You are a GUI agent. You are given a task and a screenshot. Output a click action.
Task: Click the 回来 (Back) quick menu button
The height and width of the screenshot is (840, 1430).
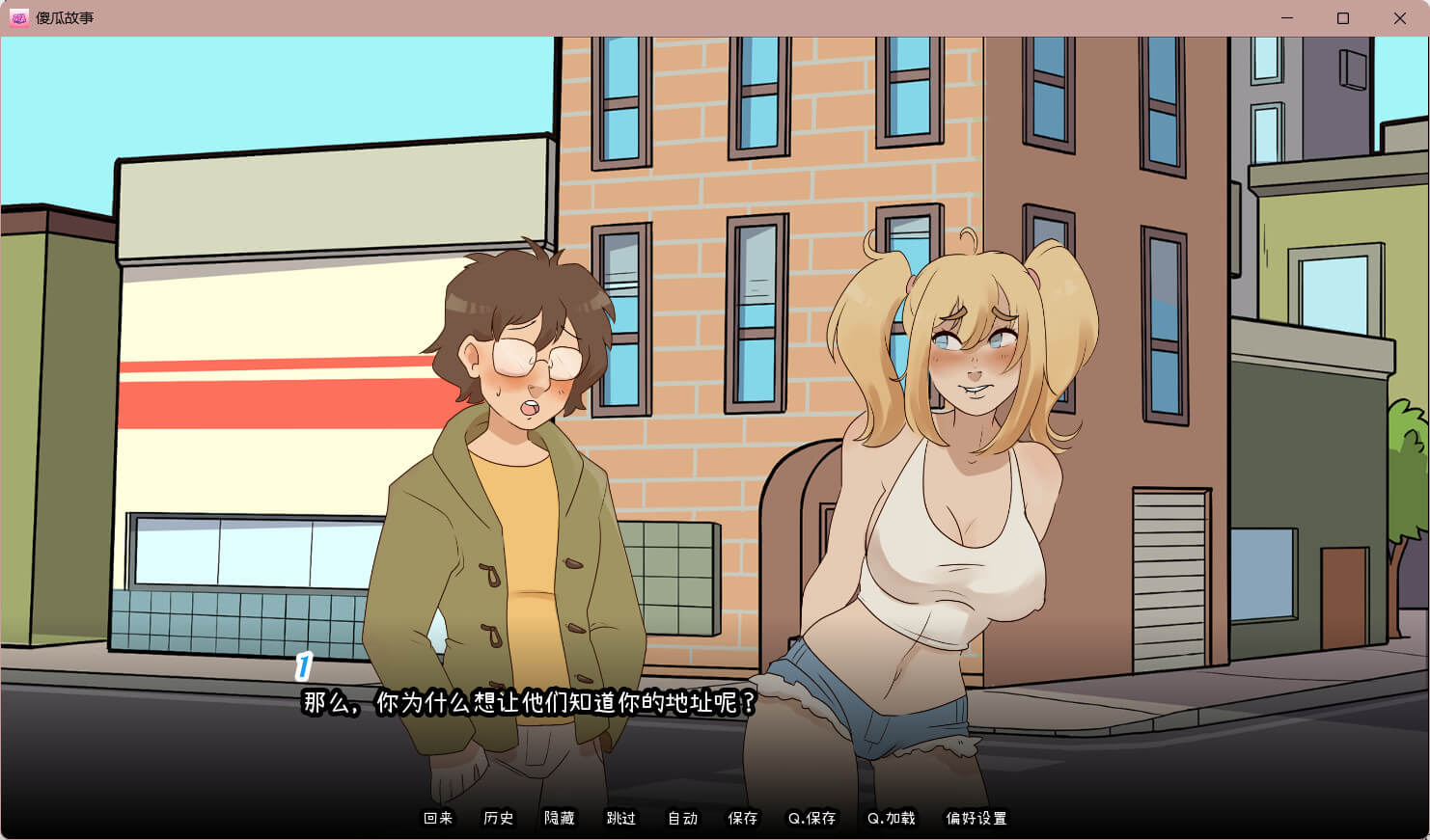pos(438,818)
